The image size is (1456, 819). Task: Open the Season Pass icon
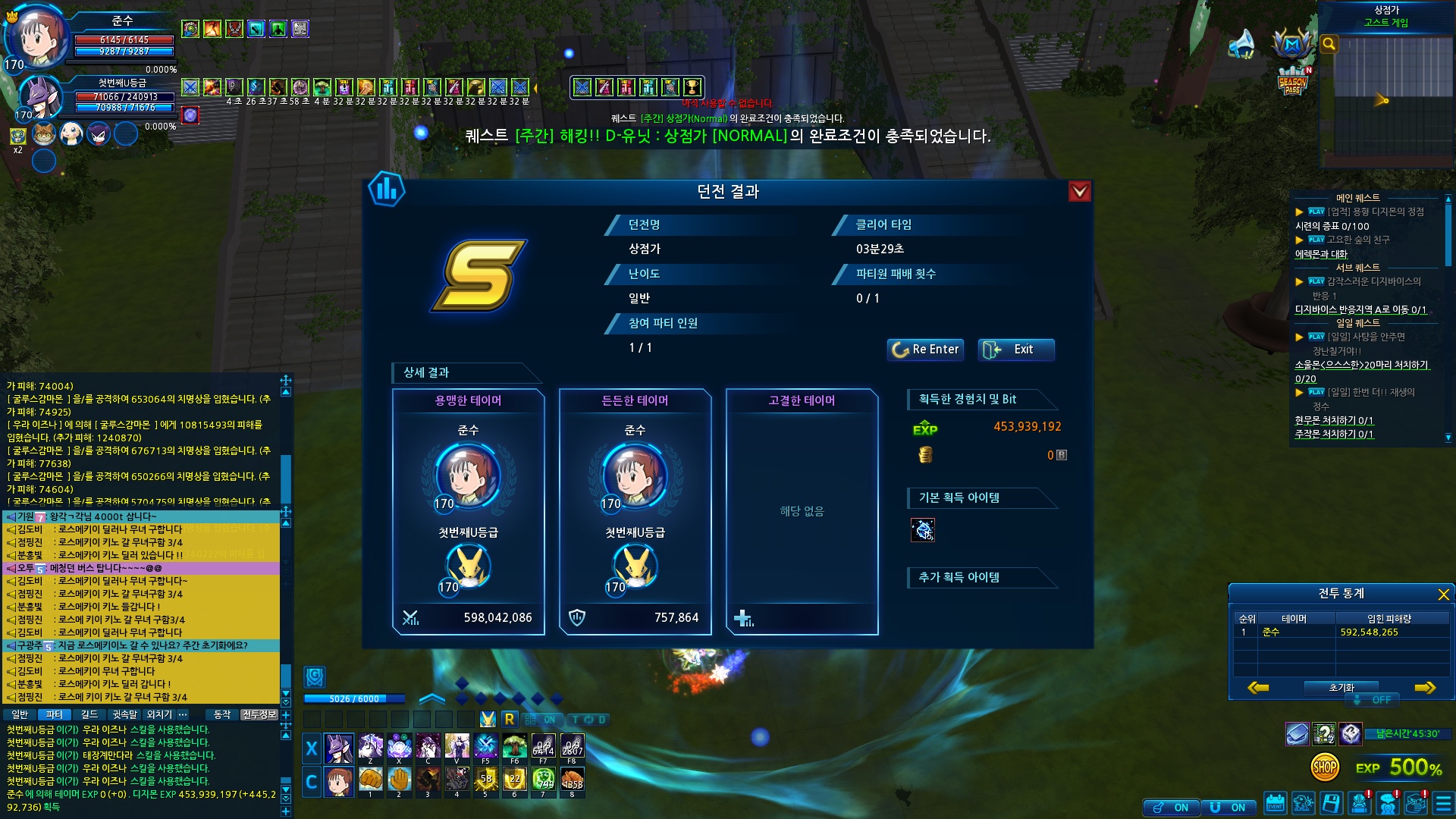pos(1292,82)
